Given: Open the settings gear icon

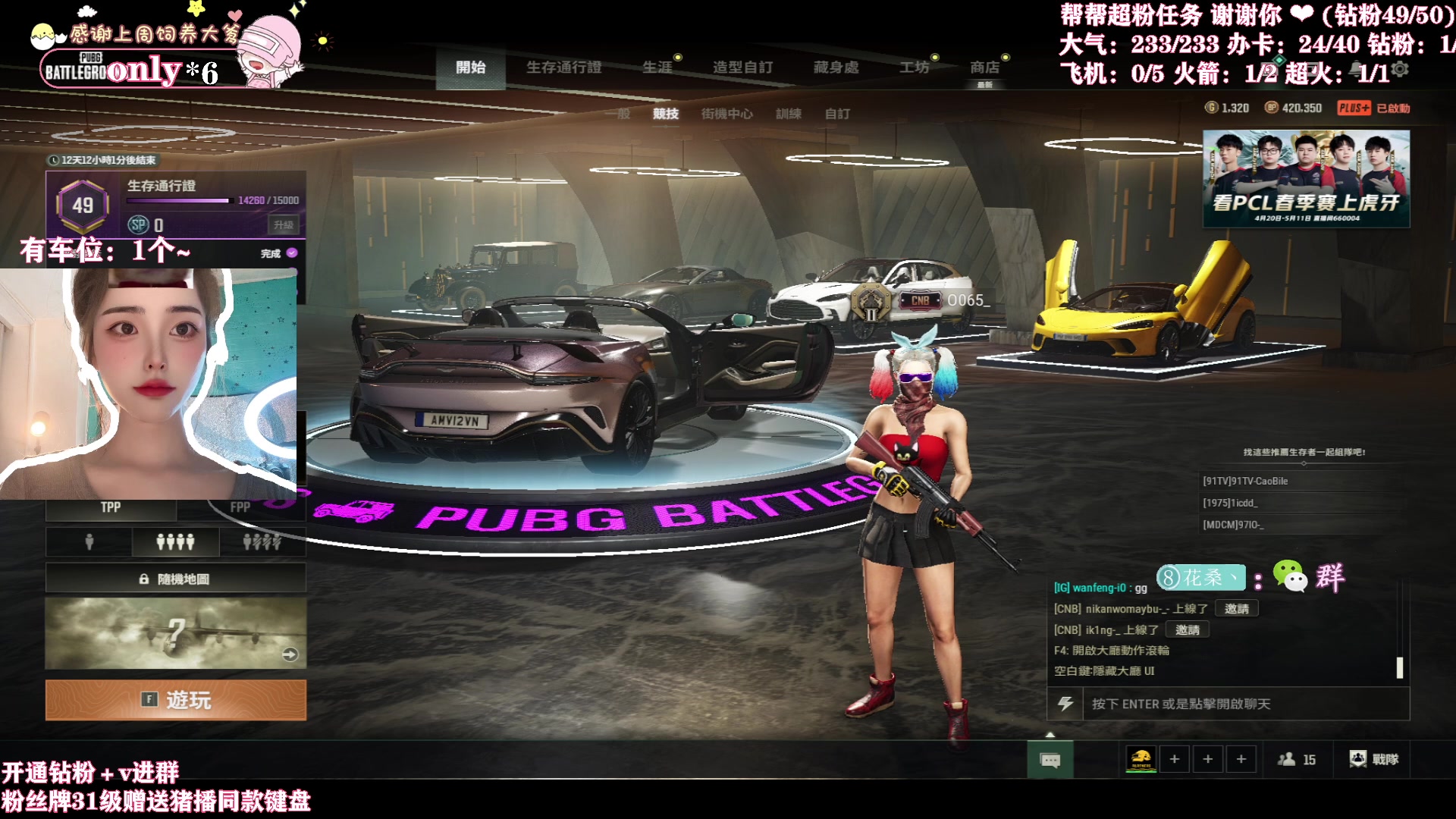Looking at the screenshot, I should tap(1400, 69).
